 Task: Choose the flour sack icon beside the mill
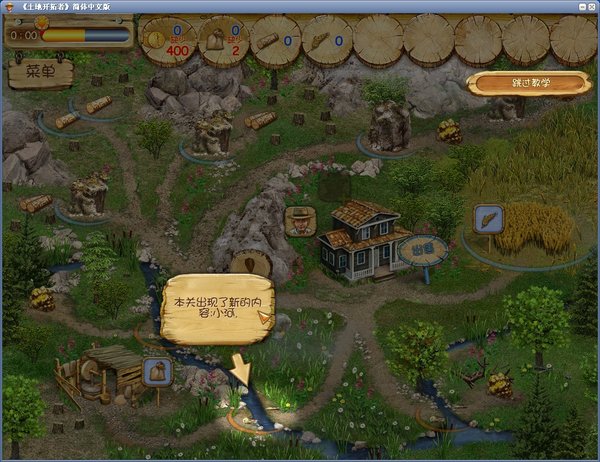(x=156, y=372)
